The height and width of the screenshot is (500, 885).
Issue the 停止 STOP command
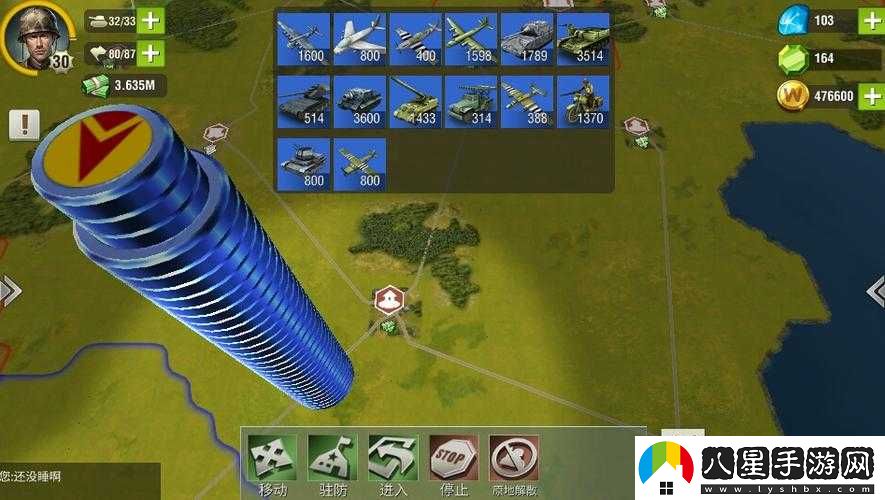(453, 463)
